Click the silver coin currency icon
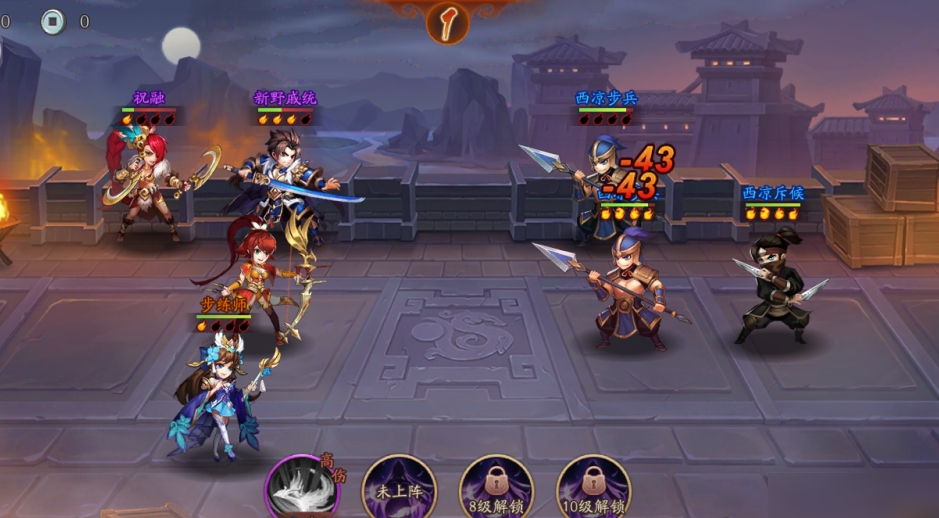939x518 pixels. (52, 21)
